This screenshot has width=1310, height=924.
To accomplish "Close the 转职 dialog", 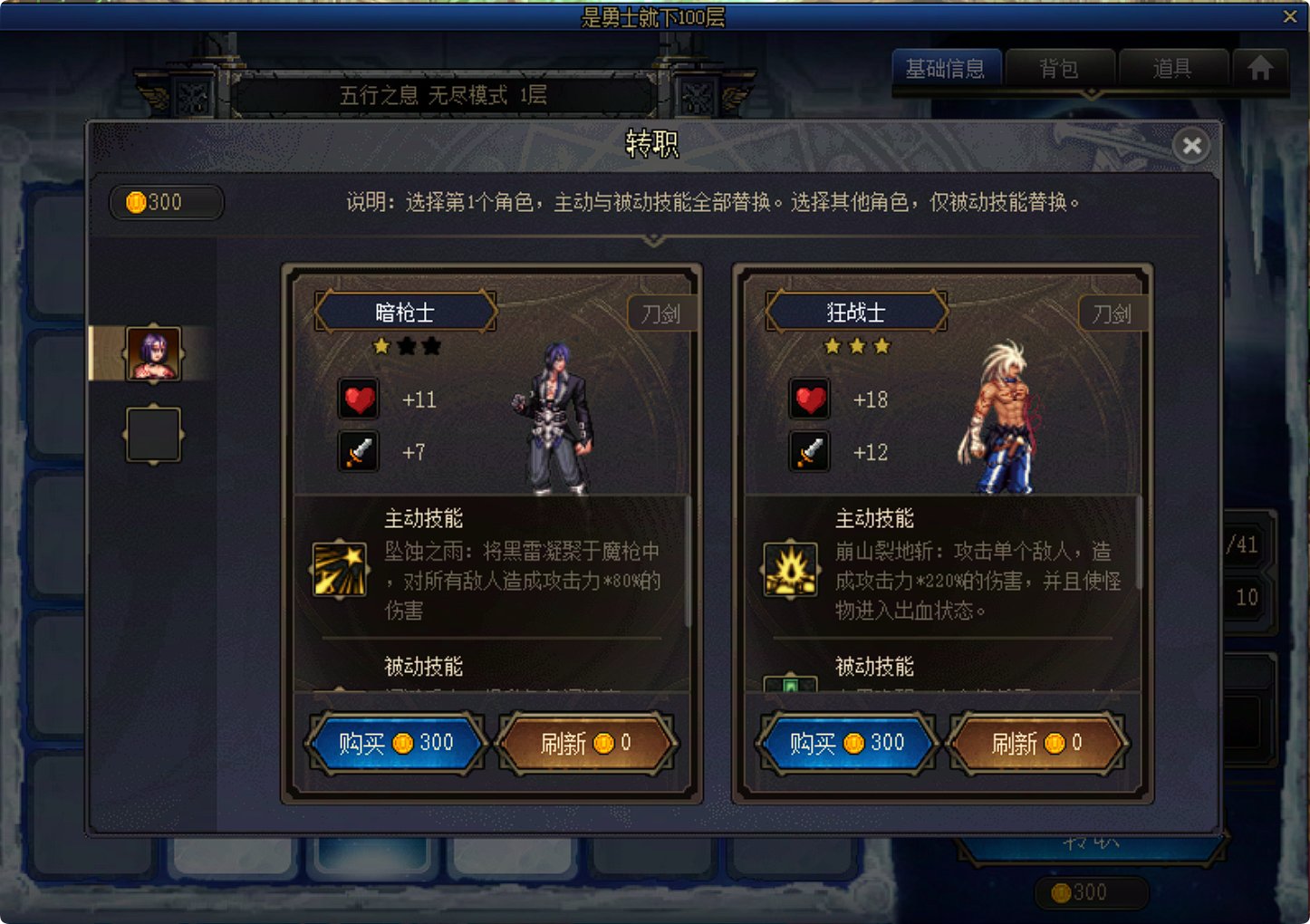I will click(x=1191, y=146).
